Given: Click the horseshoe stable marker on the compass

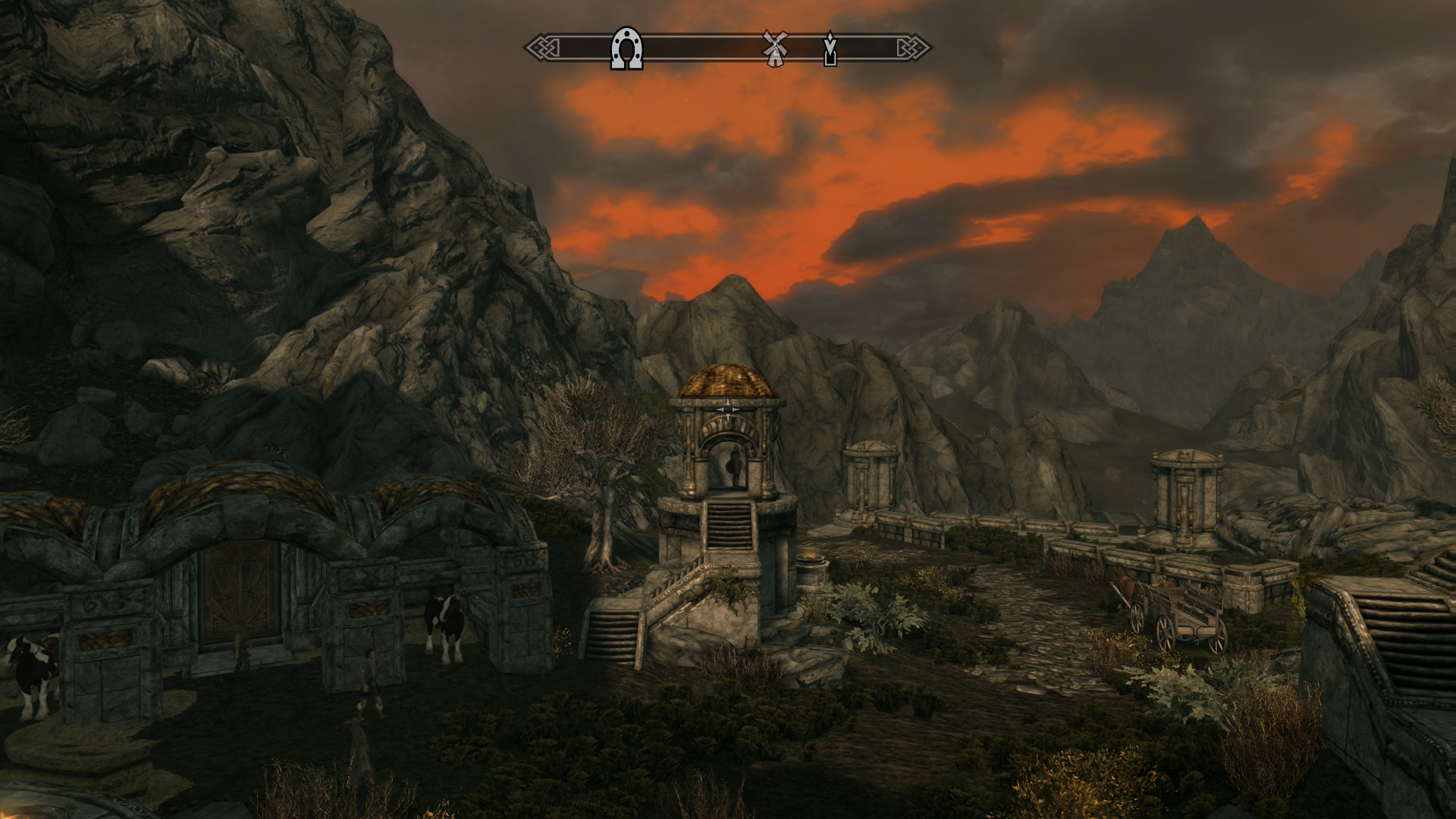Looking at the screenshot, I should pyautogui.click(x=626, y=49).
